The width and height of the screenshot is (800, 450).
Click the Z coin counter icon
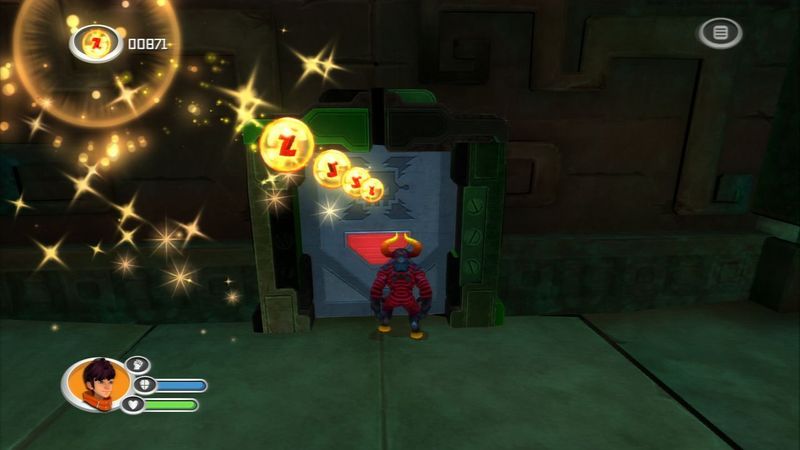(96, 43)
